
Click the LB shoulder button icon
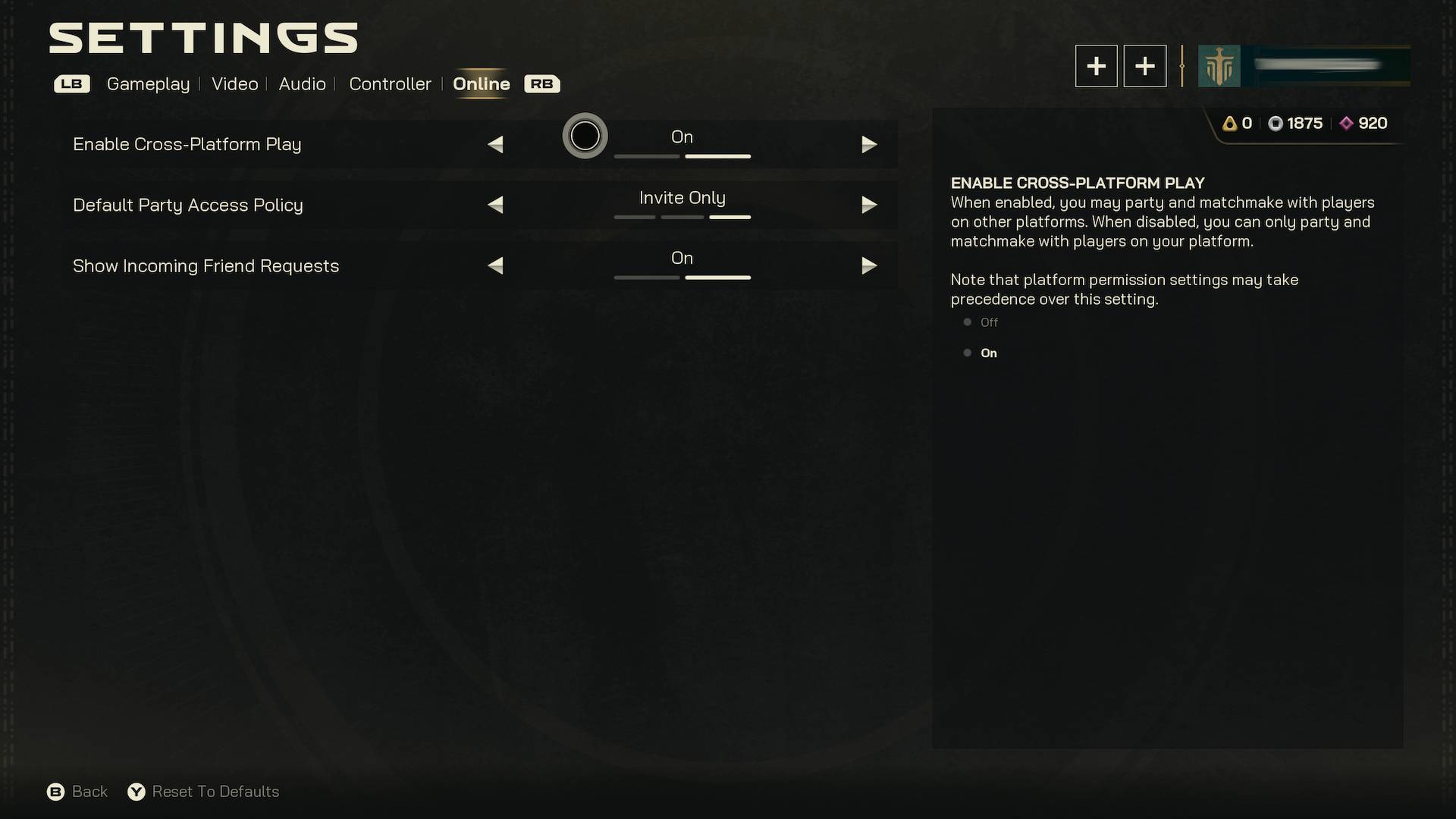[72, 84]
